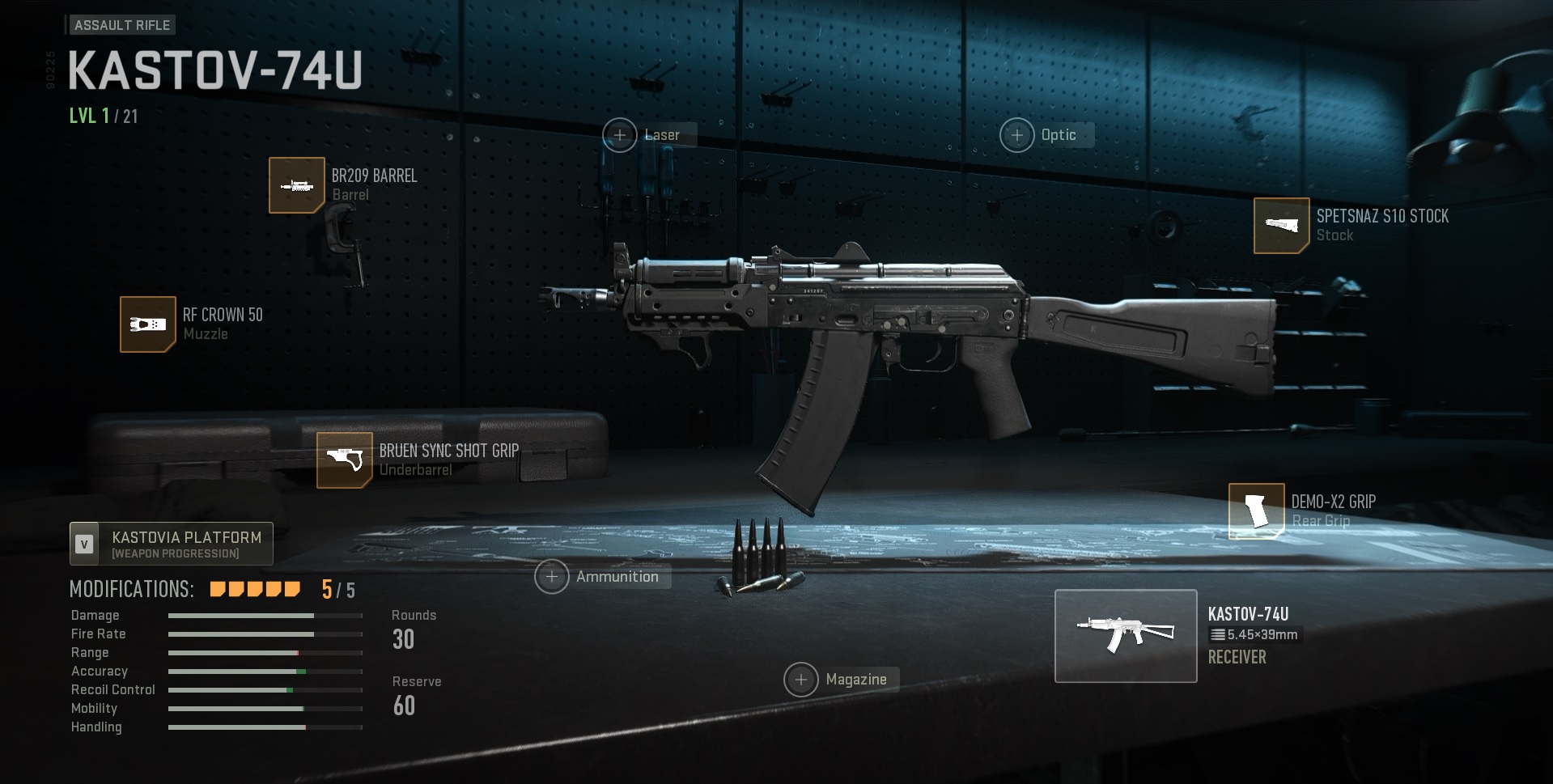The width and height of the screenshot is (1553, 784).
Task: Select the BR209 Barrel slot
Action: pyautogui.click(x=297, y=185)
